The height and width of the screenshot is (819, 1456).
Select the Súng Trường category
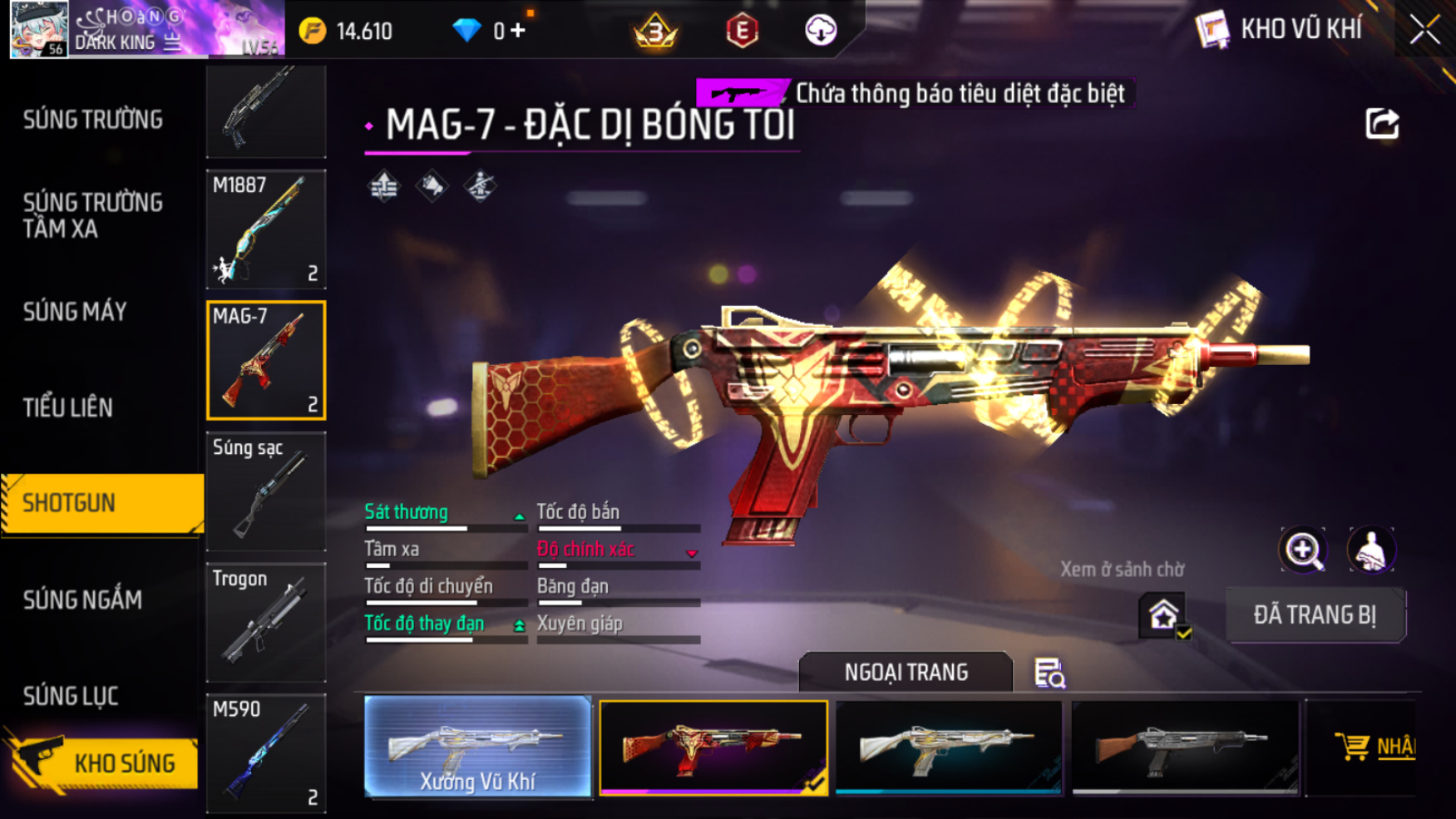[x=93, y=120]
